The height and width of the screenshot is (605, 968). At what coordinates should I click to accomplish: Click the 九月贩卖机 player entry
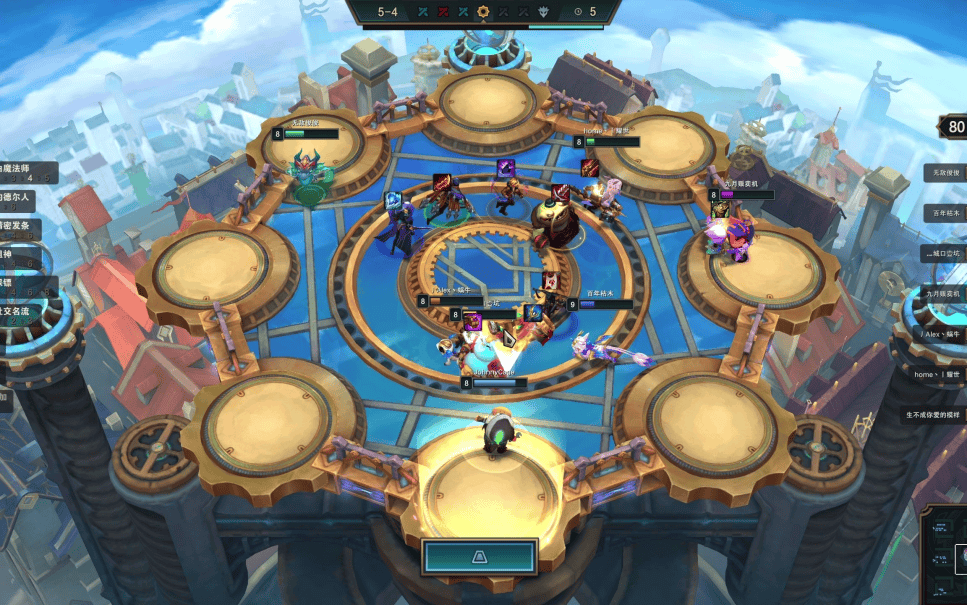(x=941, y=294)
